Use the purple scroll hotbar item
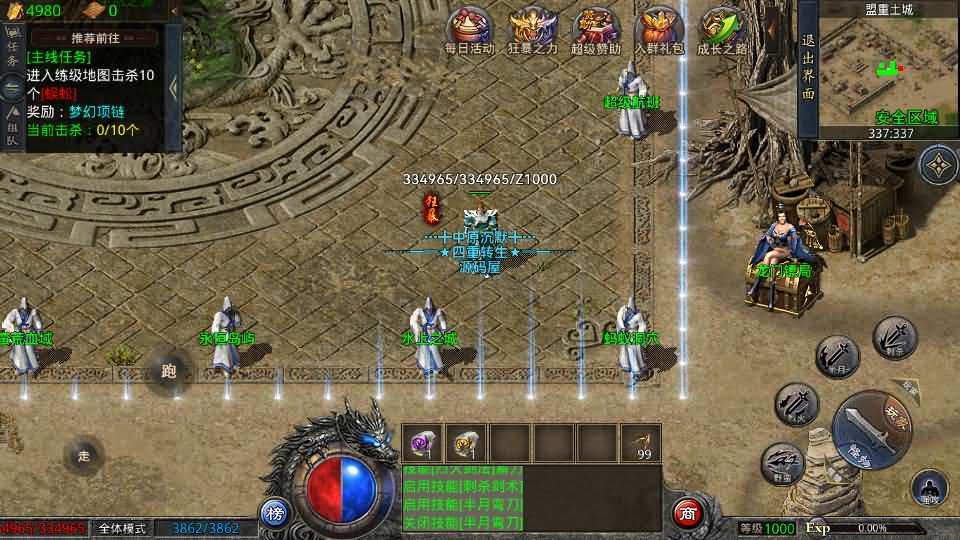This screenshot has width=960, height=540. pos(421,441)
